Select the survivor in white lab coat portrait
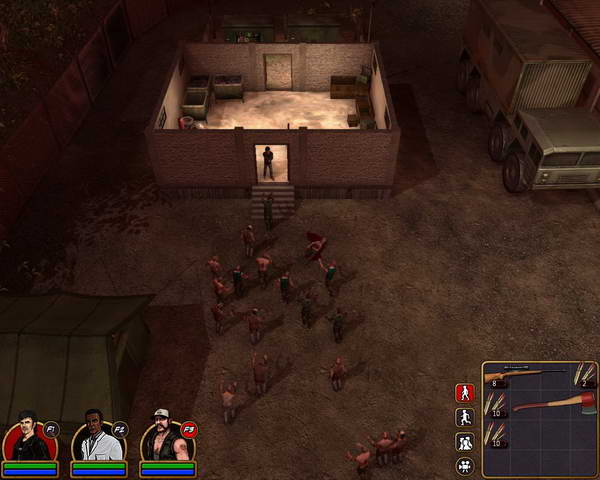 95,440
